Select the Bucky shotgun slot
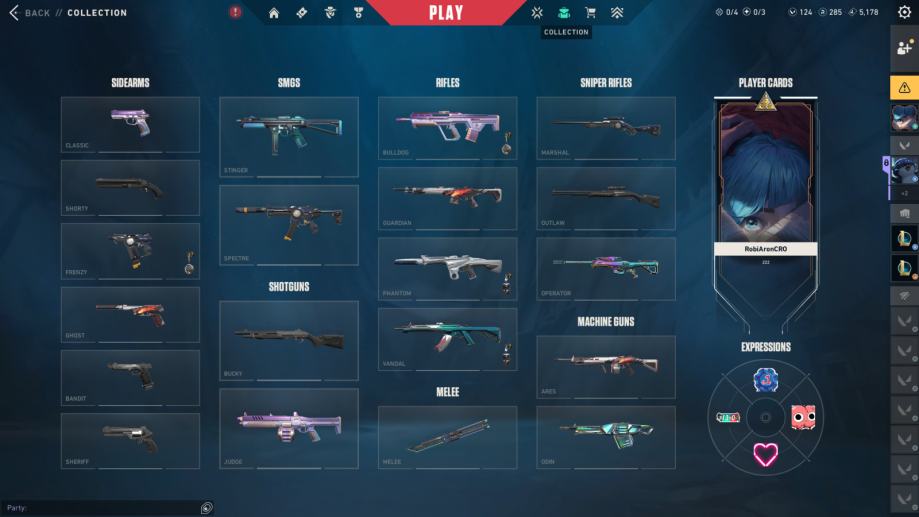Viewport: 919px width, 517px height. point(288,340)
